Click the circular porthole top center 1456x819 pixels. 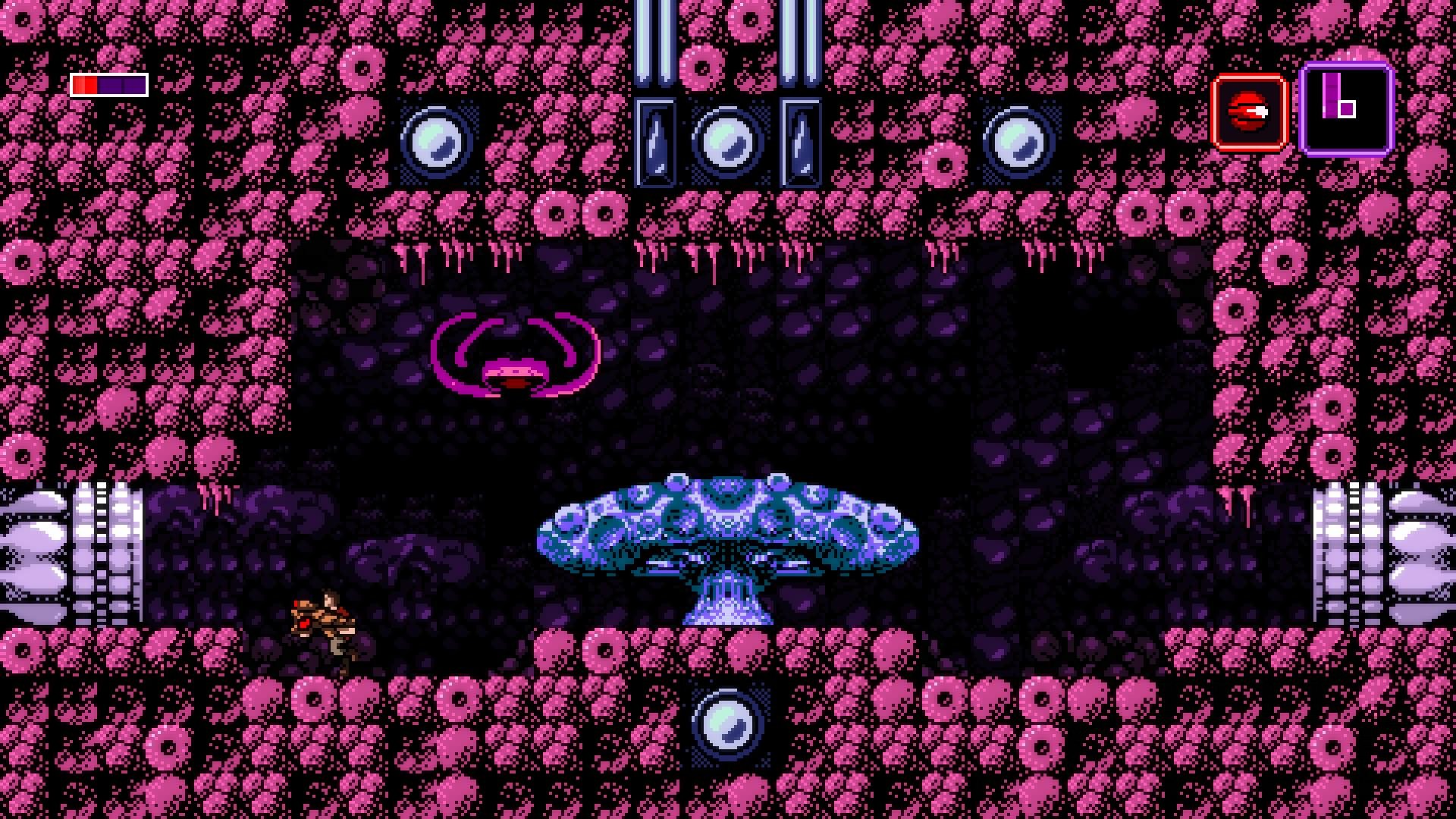point(726,143)
